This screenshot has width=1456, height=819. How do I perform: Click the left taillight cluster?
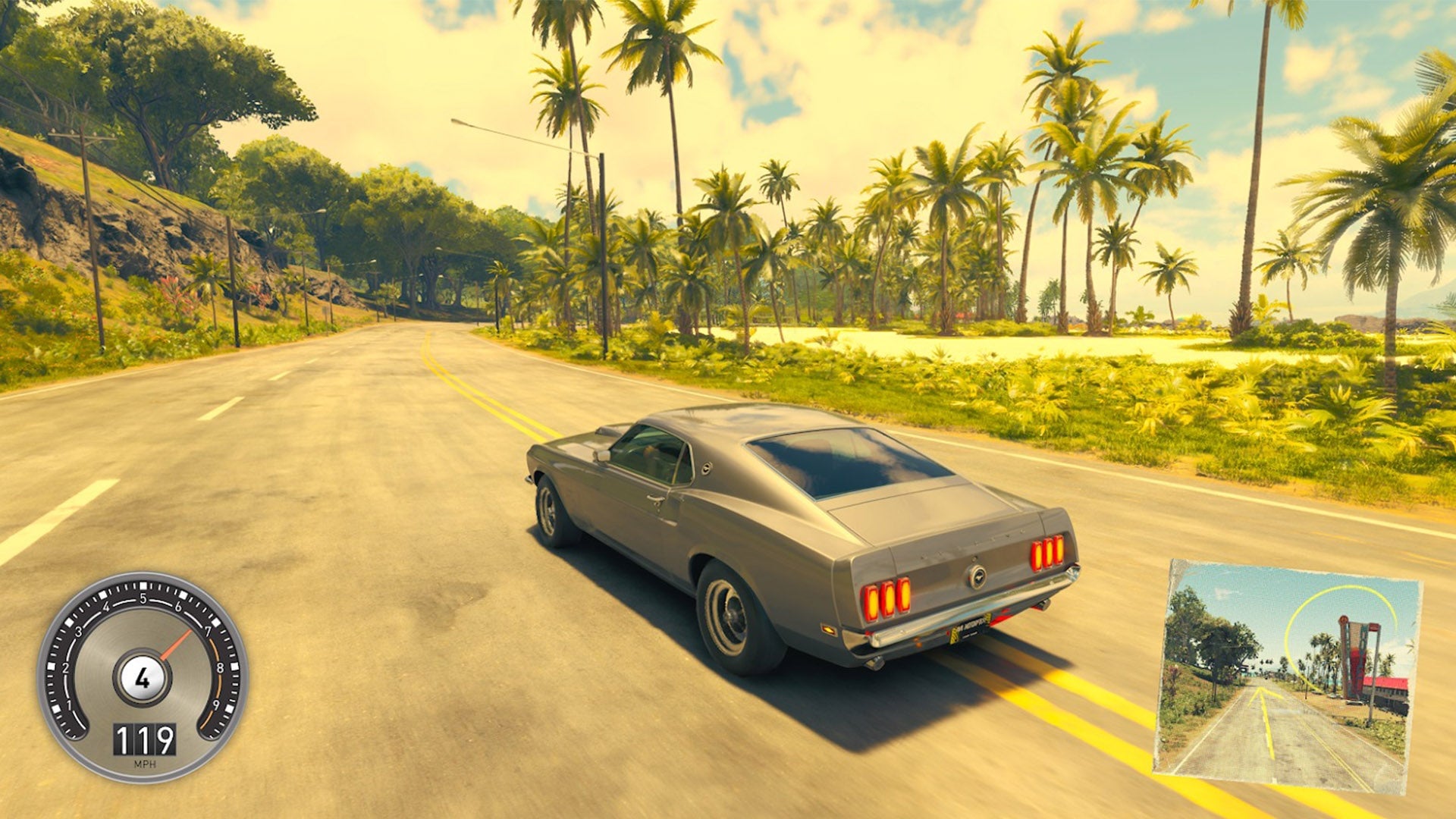point(885,599)
